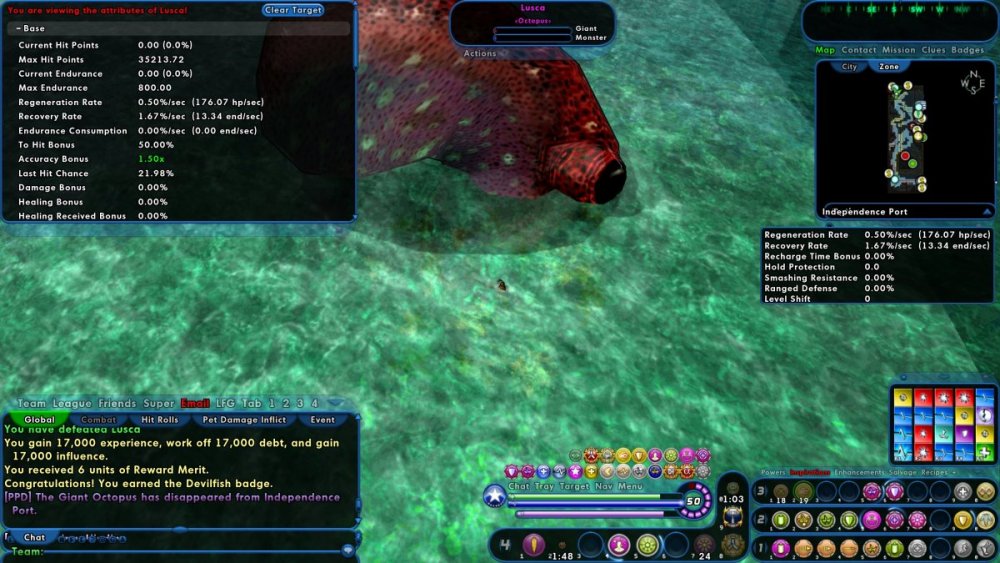Switch to the Combat chat tab
The image size is (1000, 563).
[x=99, y=420]
